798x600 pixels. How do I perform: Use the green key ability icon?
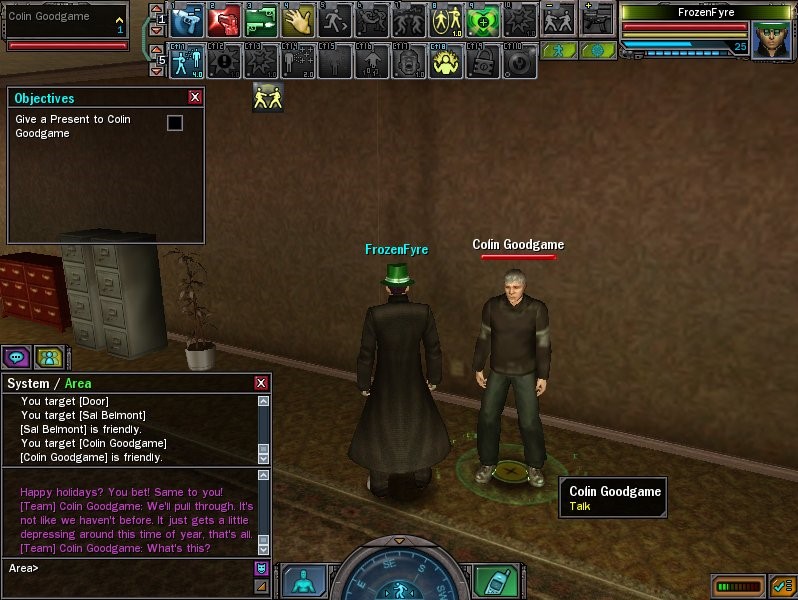[x=262, y=21]
